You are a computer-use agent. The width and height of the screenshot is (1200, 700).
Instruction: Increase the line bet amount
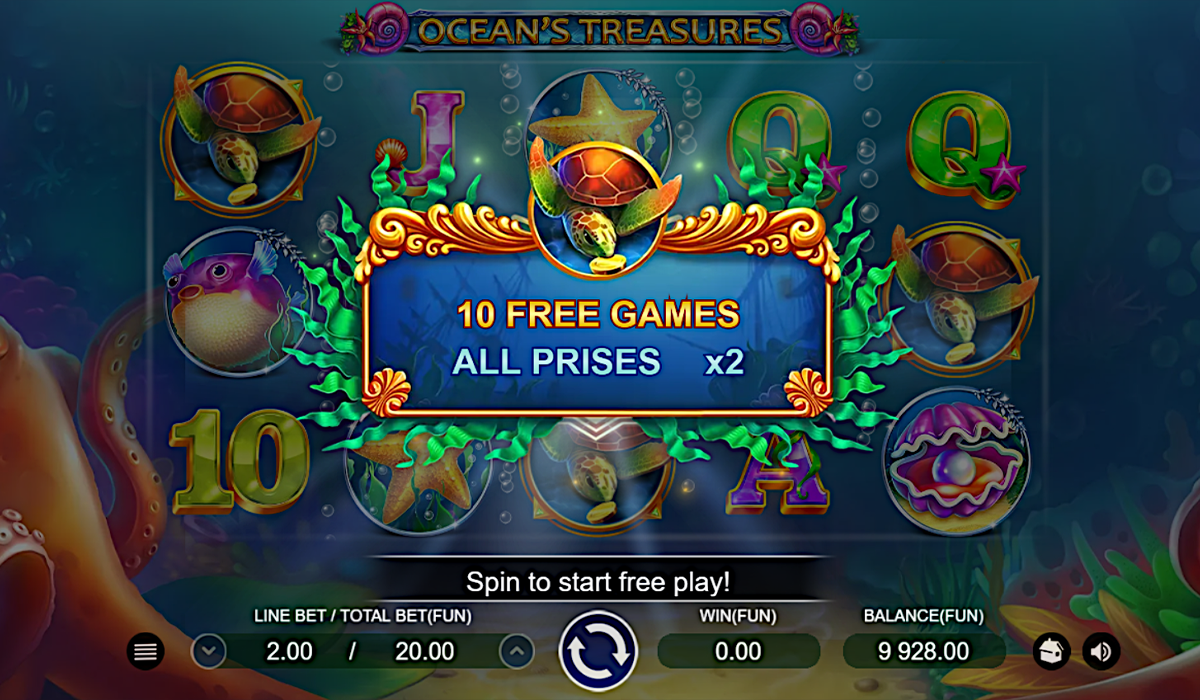point(516,653)
